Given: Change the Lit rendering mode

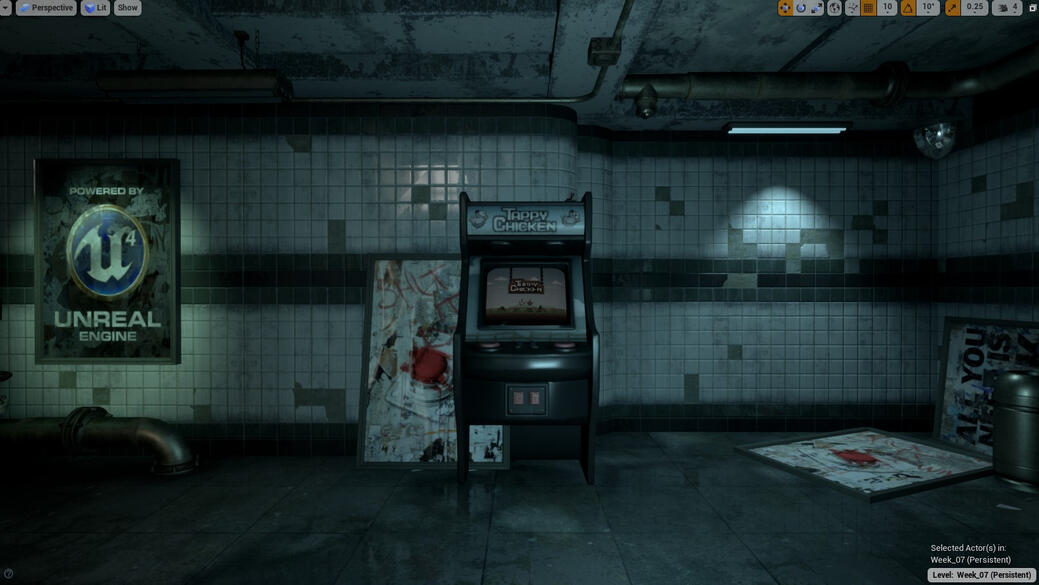Looking at the screenshot, I should click(95, 8).
